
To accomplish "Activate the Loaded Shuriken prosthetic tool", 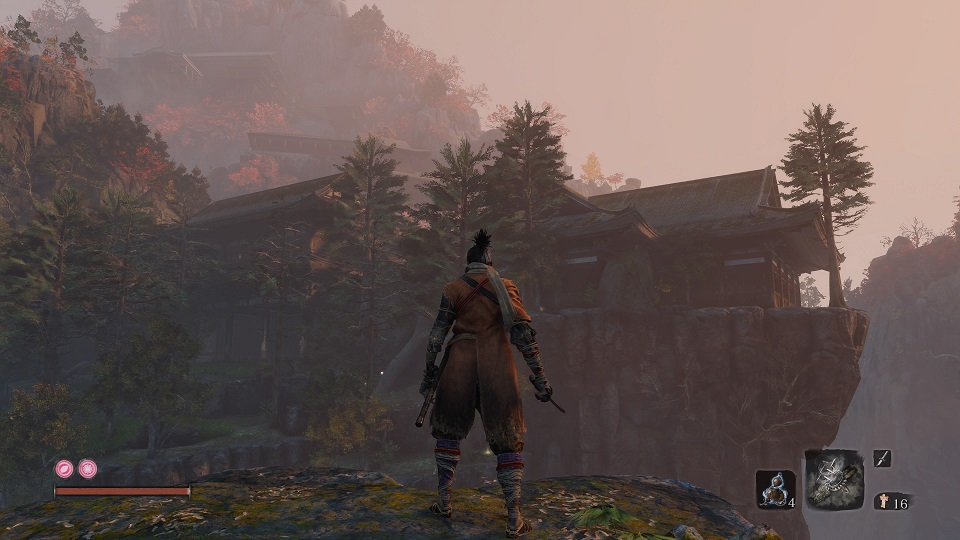I will tap(834, 479).
